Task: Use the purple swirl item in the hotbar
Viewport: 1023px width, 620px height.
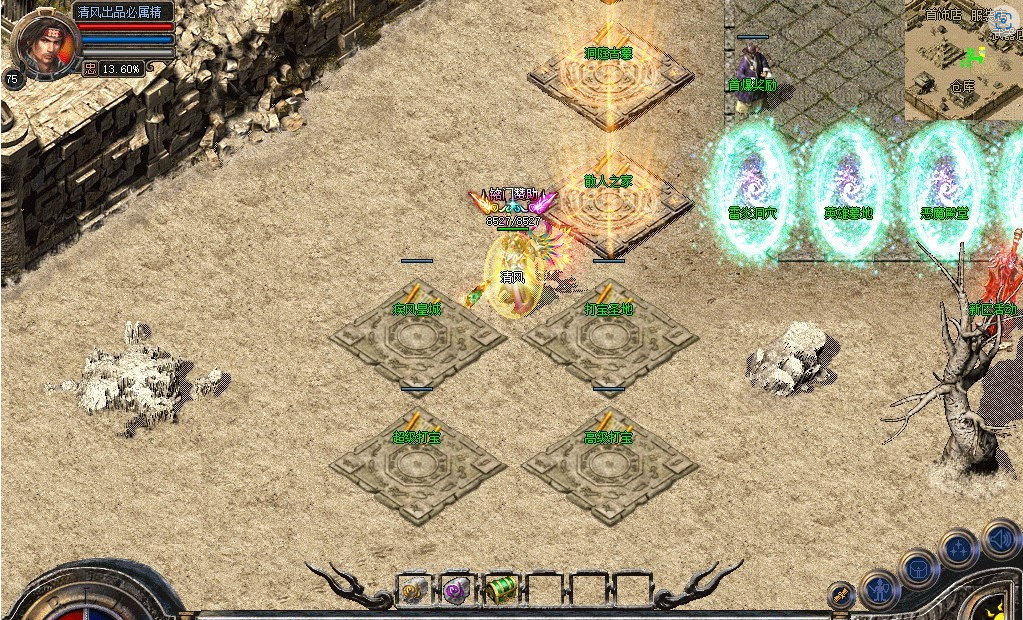Action: click(457, 590)
